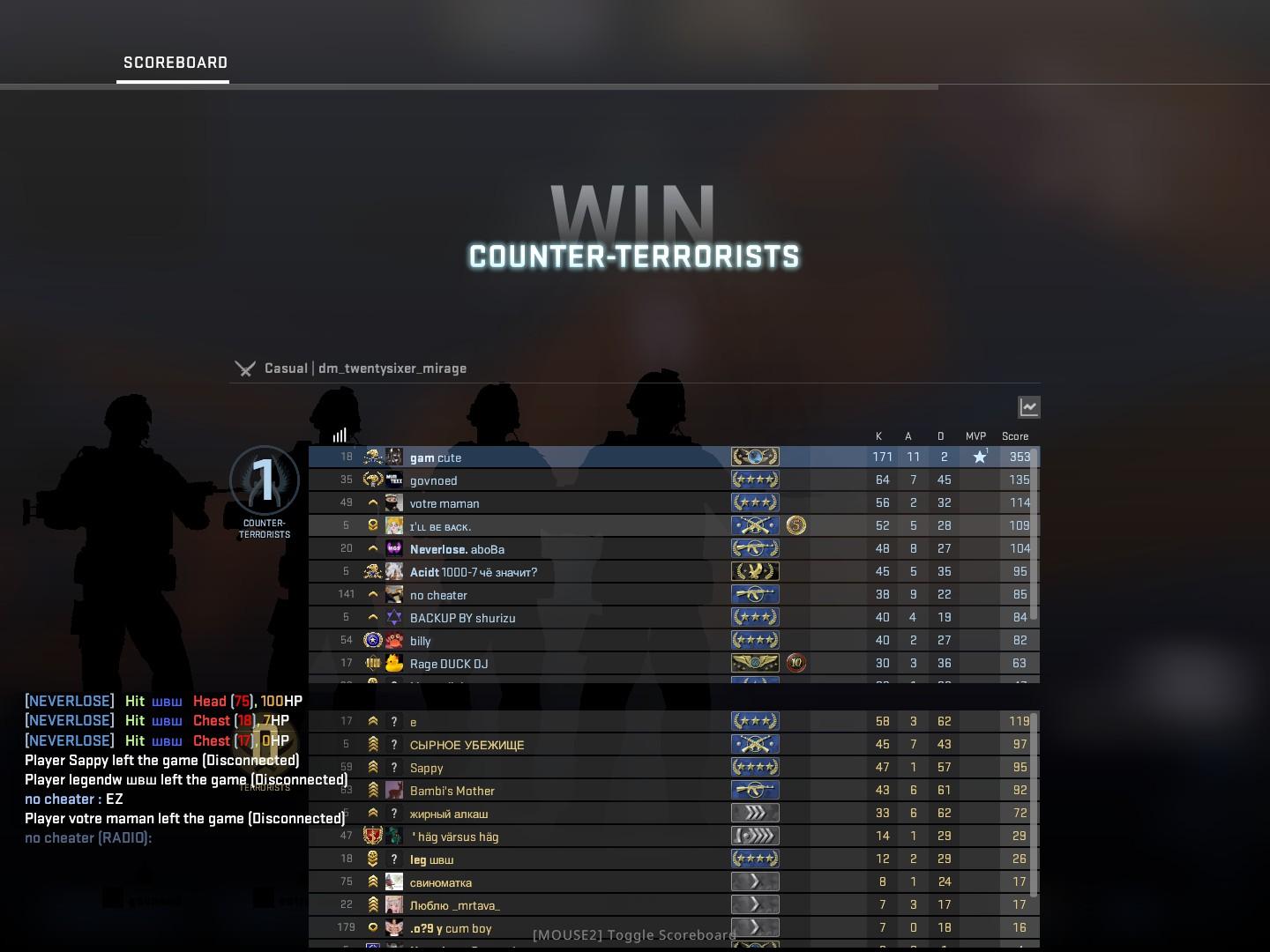Click the level 5 service medal beside I'LL BE BACK.
Viewport: 1270px width, 952px height.
[x=795, y=524]
